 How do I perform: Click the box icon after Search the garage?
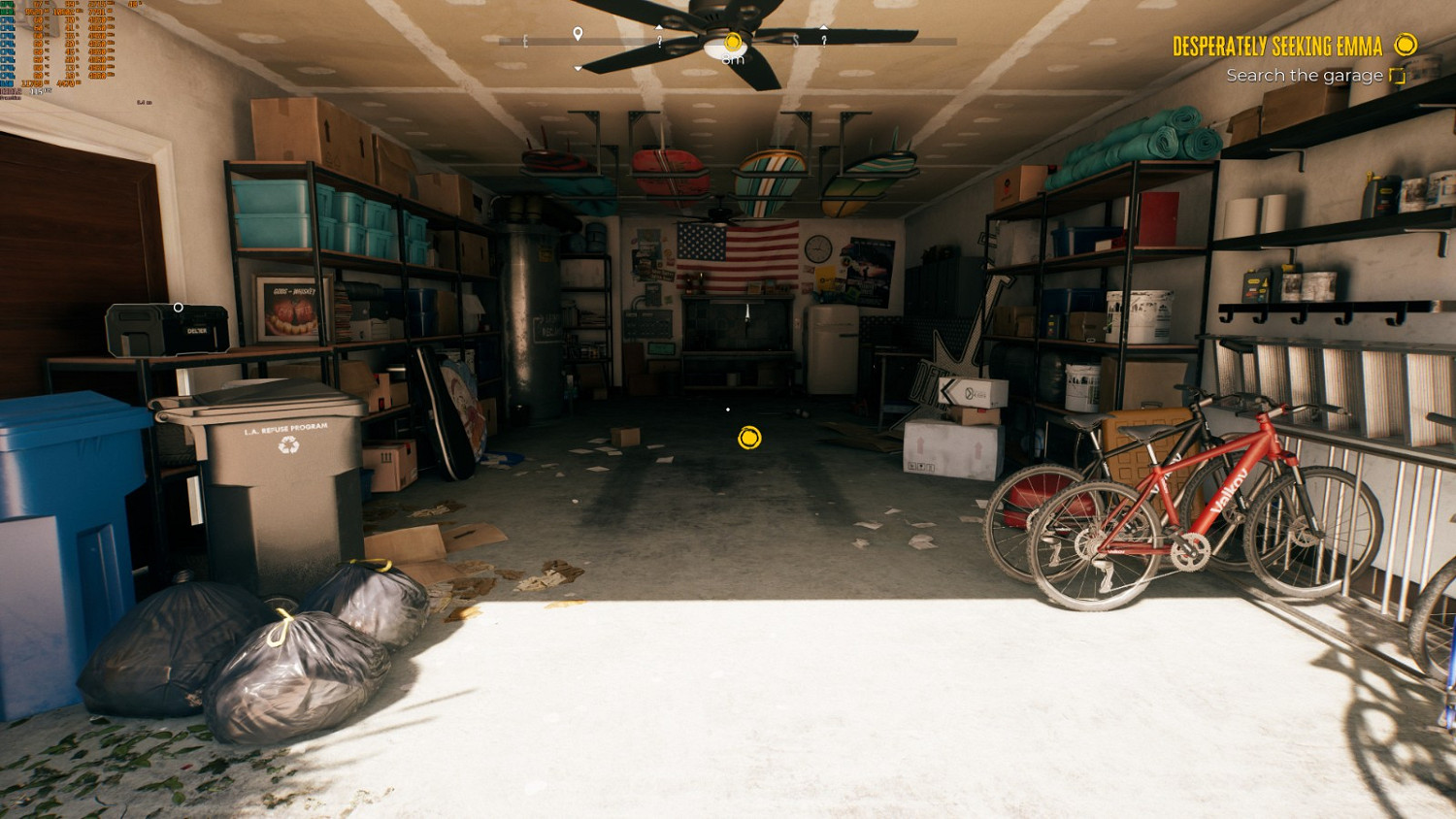[x=1398, y=75]
